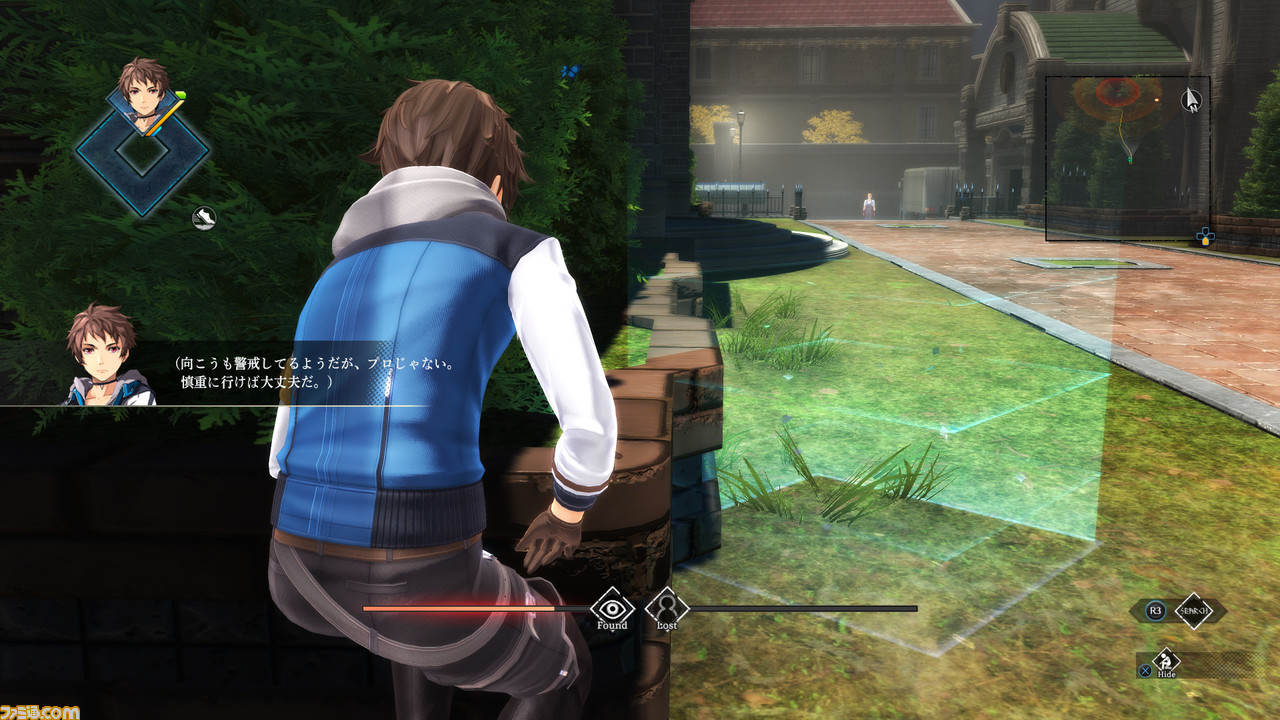Click the north compass arrow on the minimap
The height and width of the screenshot is (720, 1280).
pos(1191,101)
